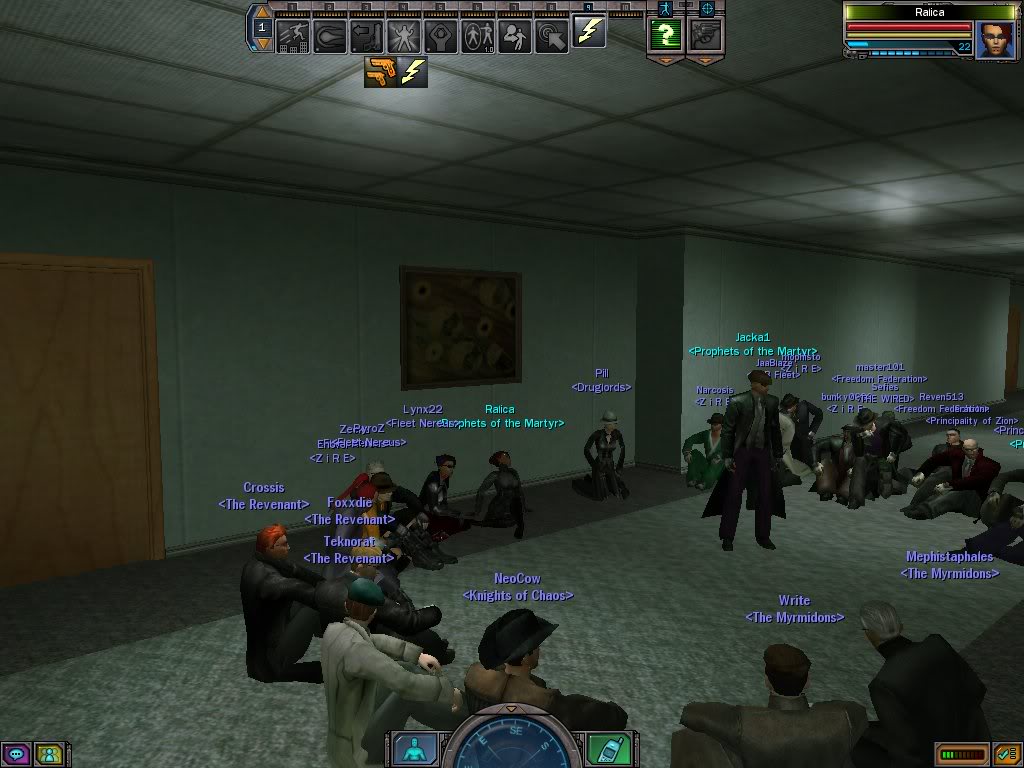Use the pistol with arrow hotbar ability
Screen dimensions: 1024x768
tap(367, 36)
